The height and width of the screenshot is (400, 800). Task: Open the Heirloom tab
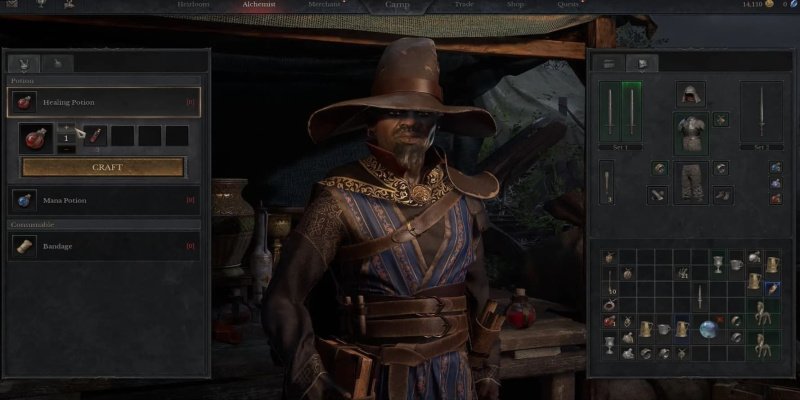point(193,6)
